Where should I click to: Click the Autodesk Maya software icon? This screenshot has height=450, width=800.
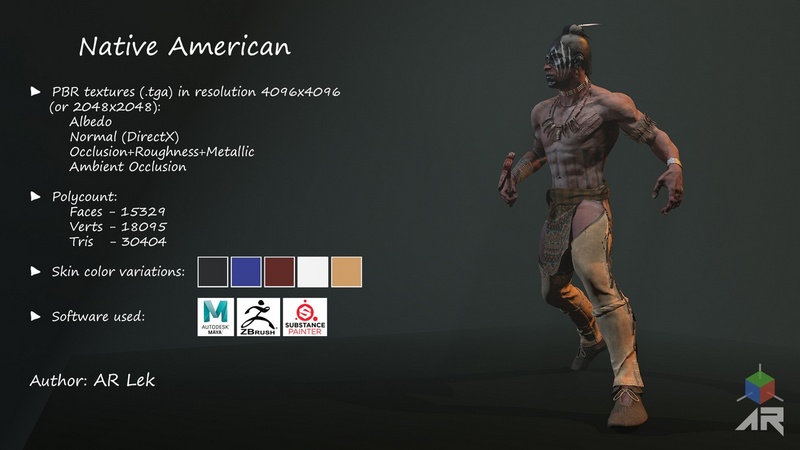pos(216,317)
